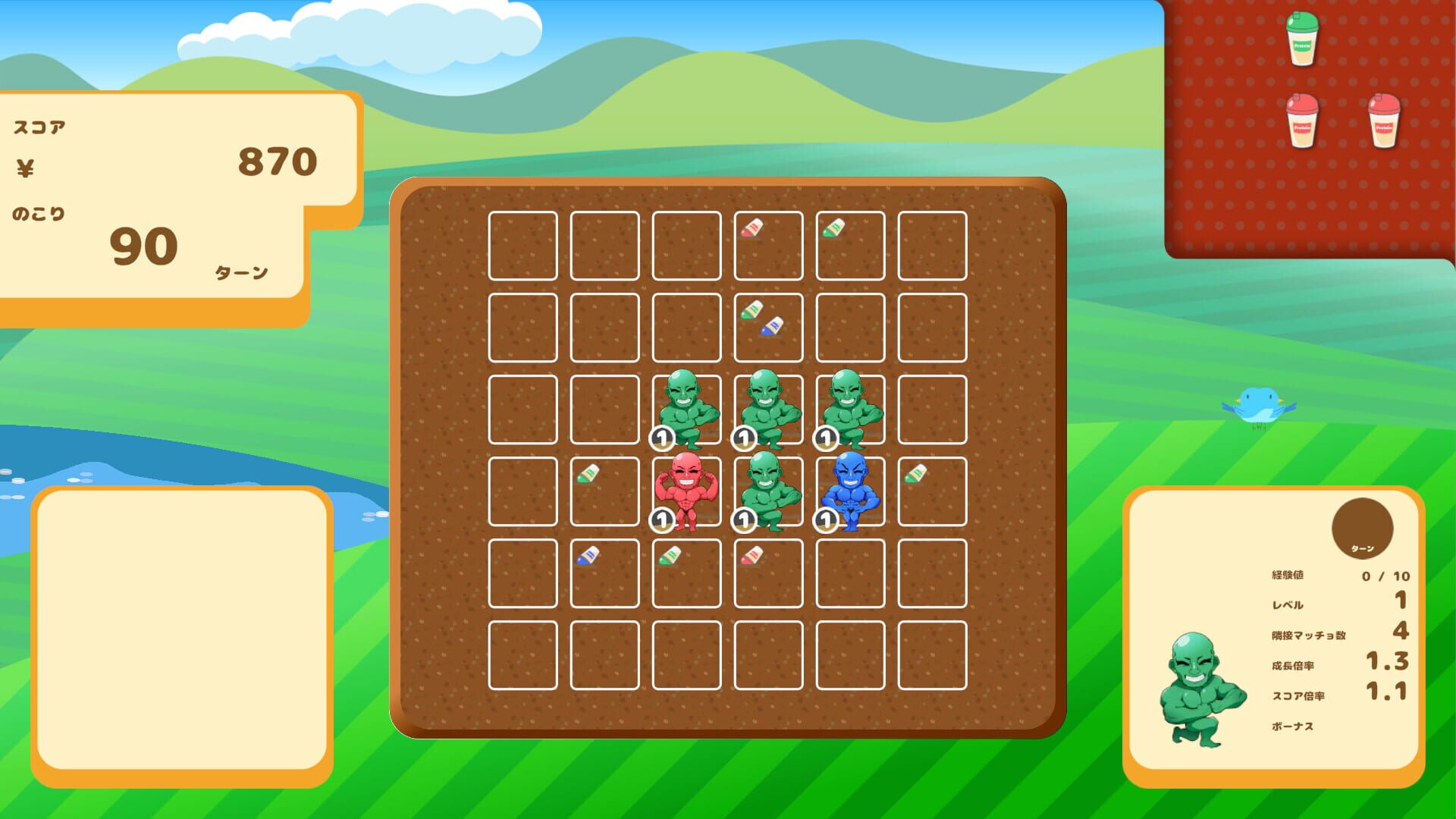1456x819 pixels.
Task: Click the level 1 badge on the red macho
Action: pyautogui.click(x=663, y=521)
